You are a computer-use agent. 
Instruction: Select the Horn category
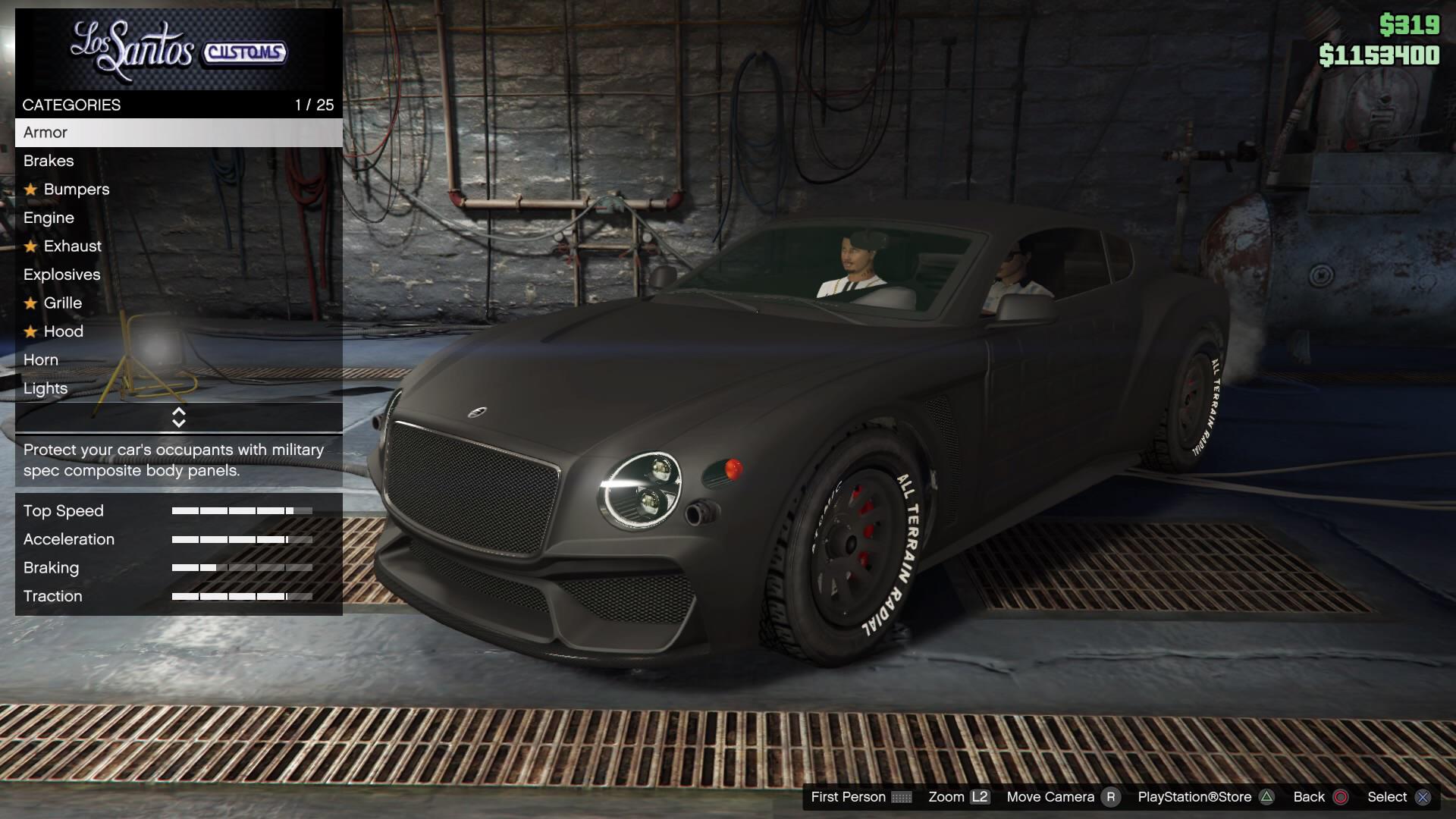point(40,359)
